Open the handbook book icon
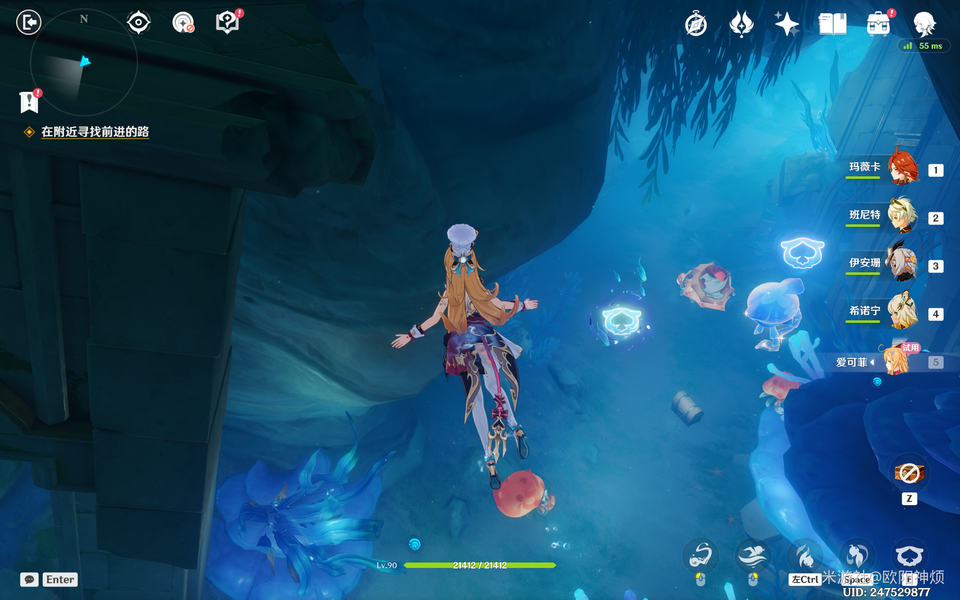This screenshot has height=600, width=960. click(832, 24)
